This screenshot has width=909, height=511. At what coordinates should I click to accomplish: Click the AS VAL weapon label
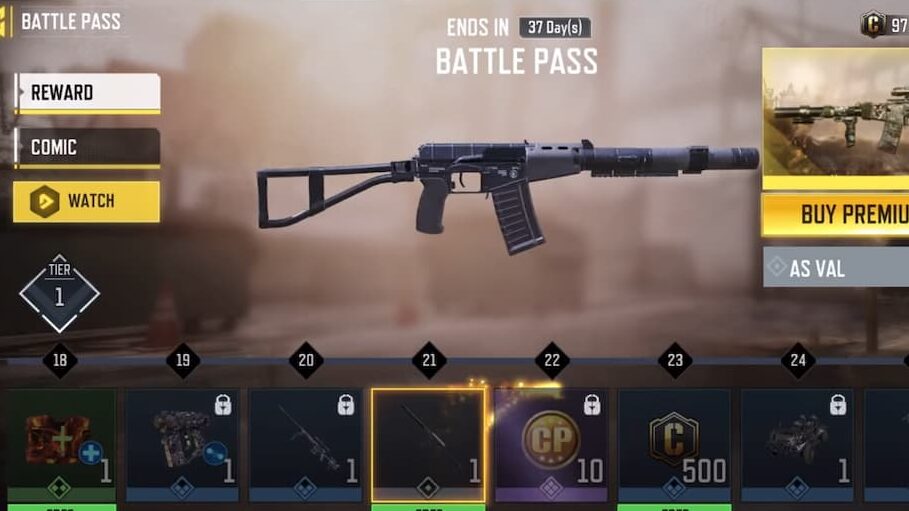(836, 268)
